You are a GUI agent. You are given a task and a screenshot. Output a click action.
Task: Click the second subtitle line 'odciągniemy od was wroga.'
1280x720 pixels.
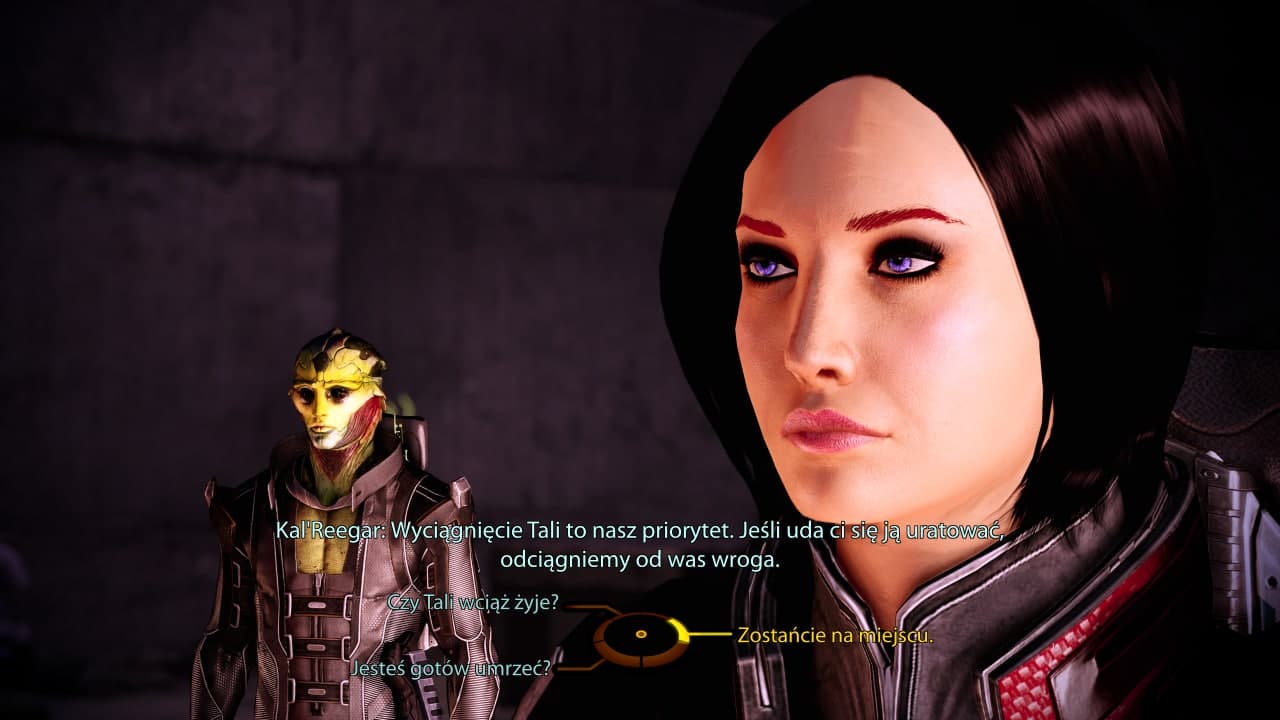[640, 558]
